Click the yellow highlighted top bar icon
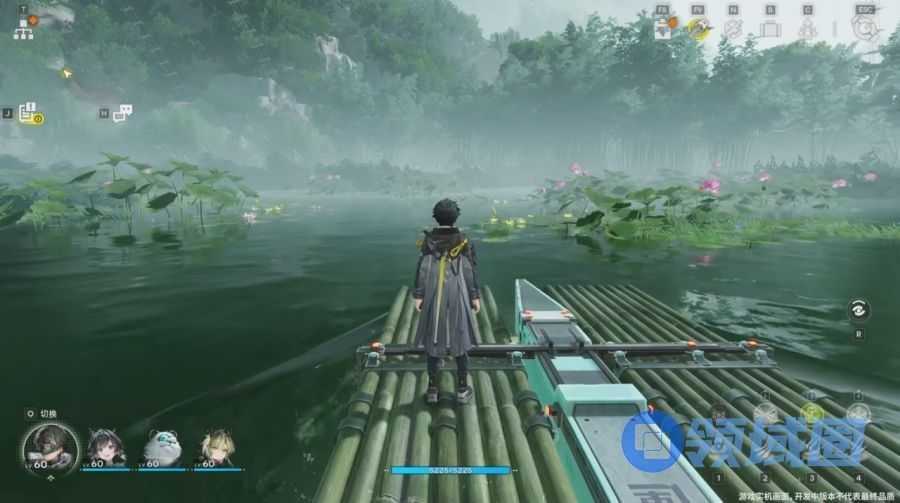The height and width of the screenshot is (503, 900). pyautogui.click(x=698, y=27)
